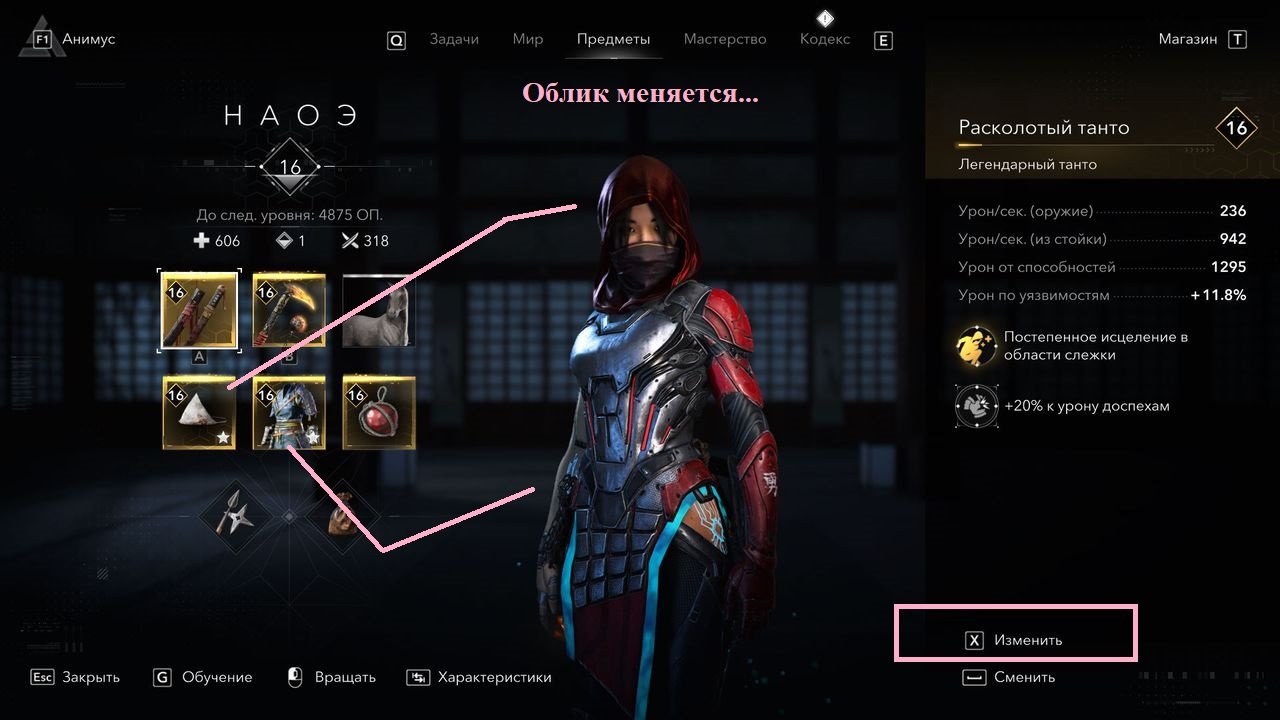
Task: Open the Мастерство tab
Action: pyautogui.click(x=725, y=39)
